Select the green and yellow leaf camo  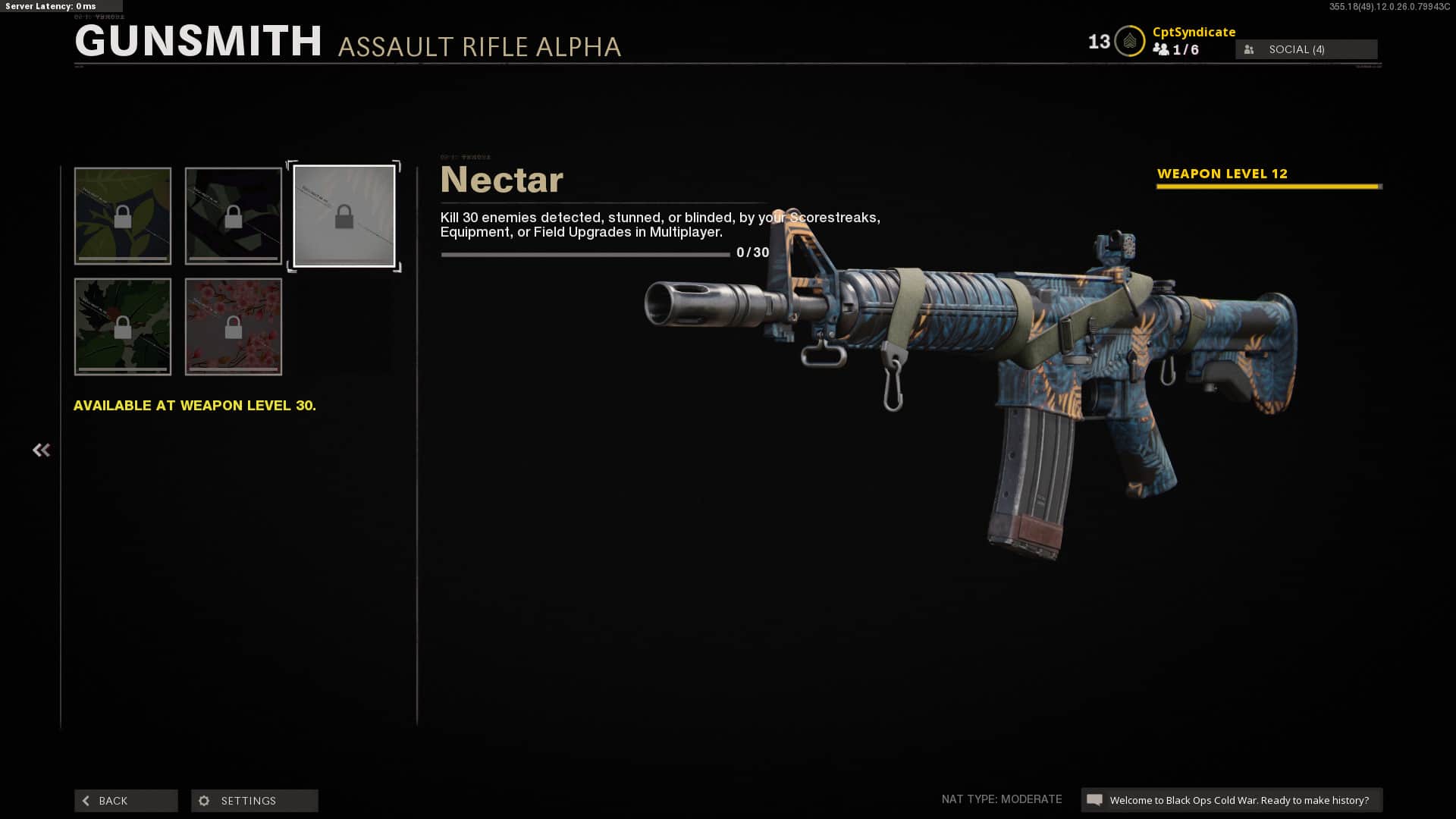pyautogui.click(x=123, y=216)
